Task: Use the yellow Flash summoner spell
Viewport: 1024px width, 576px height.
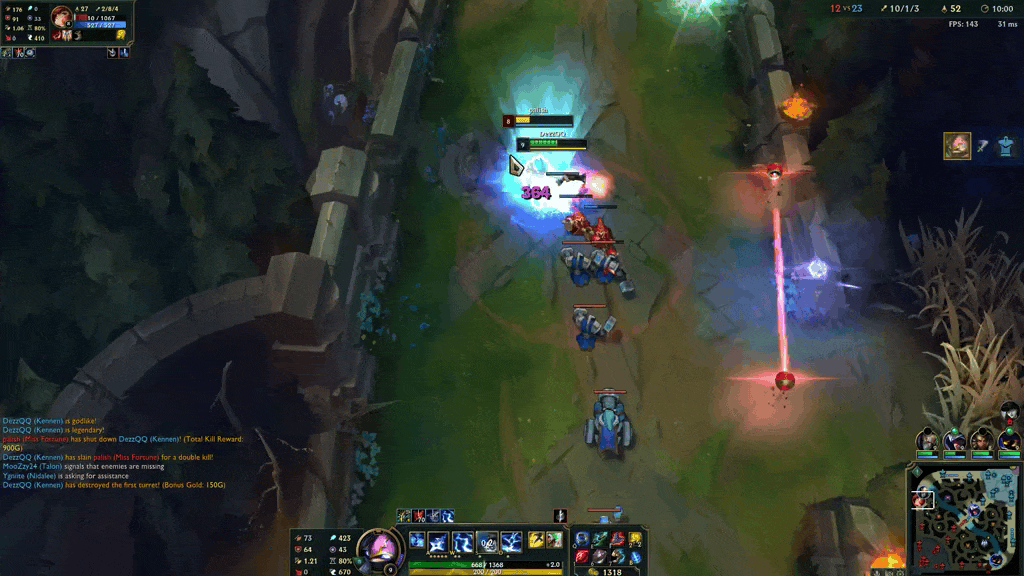Action: tap(536, 540)
